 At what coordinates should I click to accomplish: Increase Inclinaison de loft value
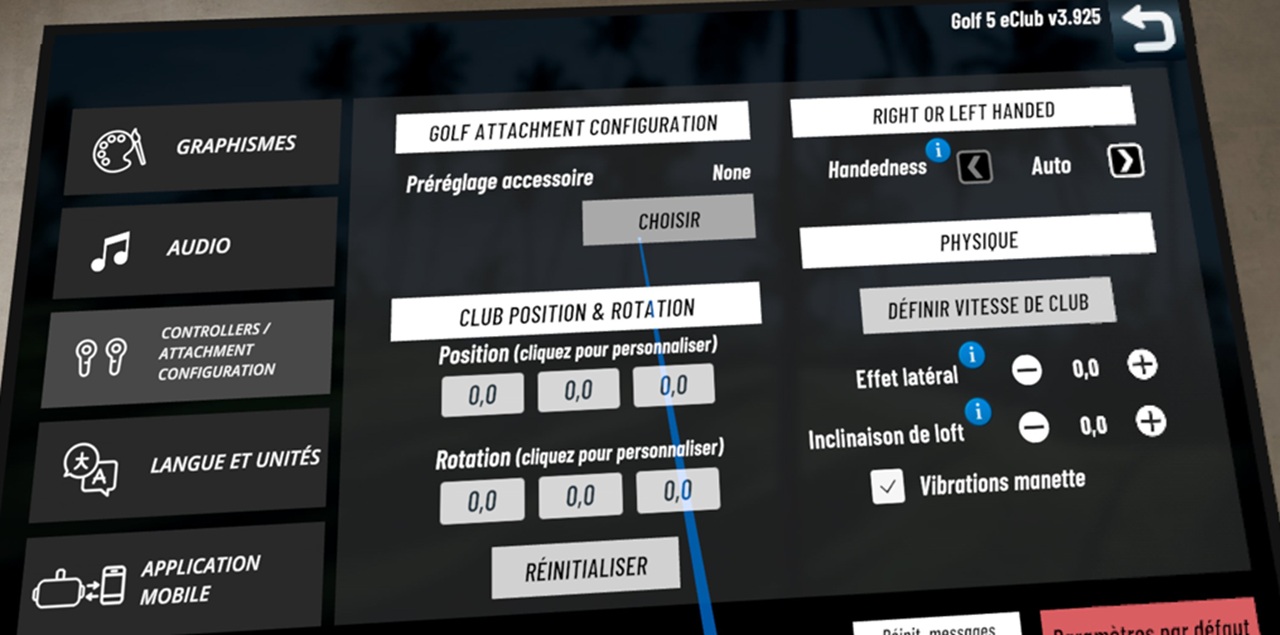1151,422
